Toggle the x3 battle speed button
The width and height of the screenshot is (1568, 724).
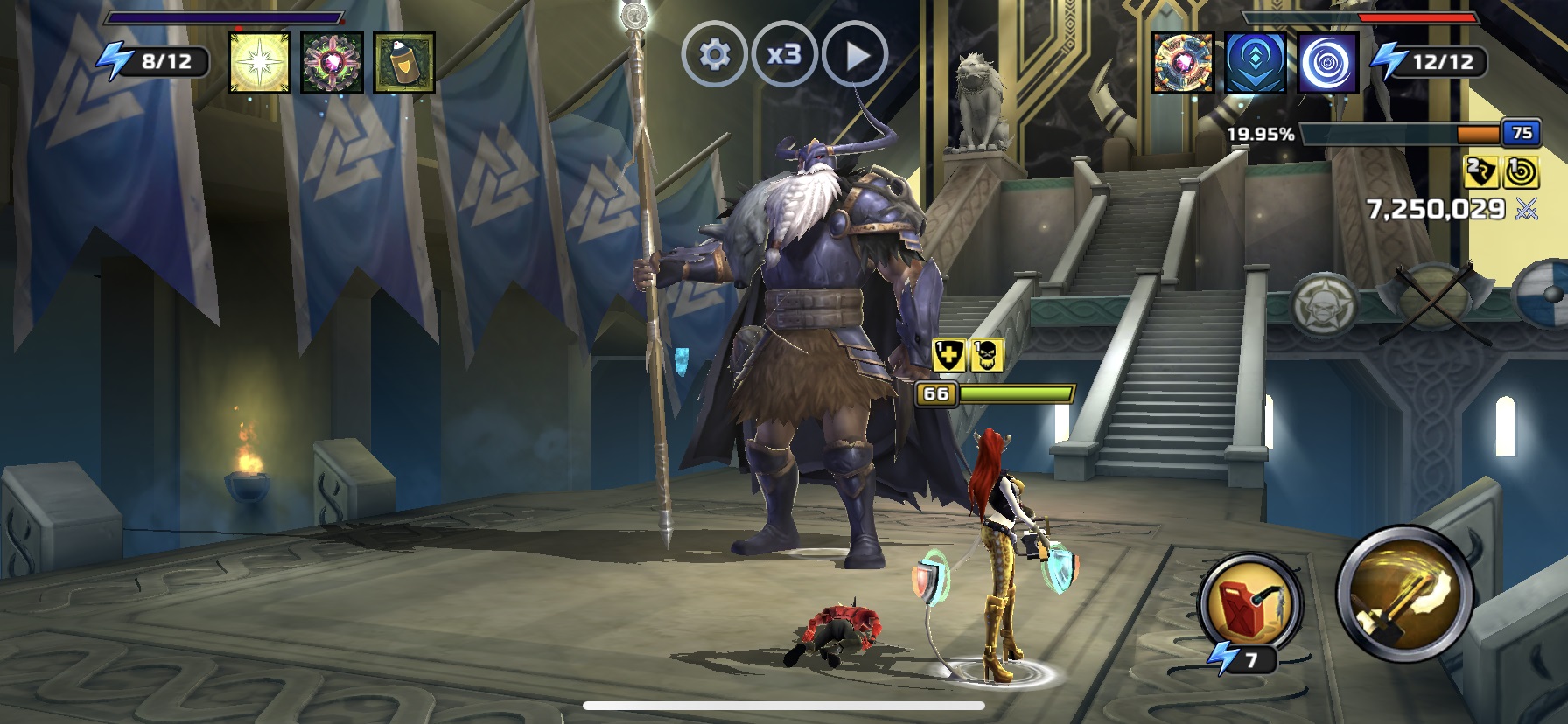pyautogui.click(x=784, y=55)
